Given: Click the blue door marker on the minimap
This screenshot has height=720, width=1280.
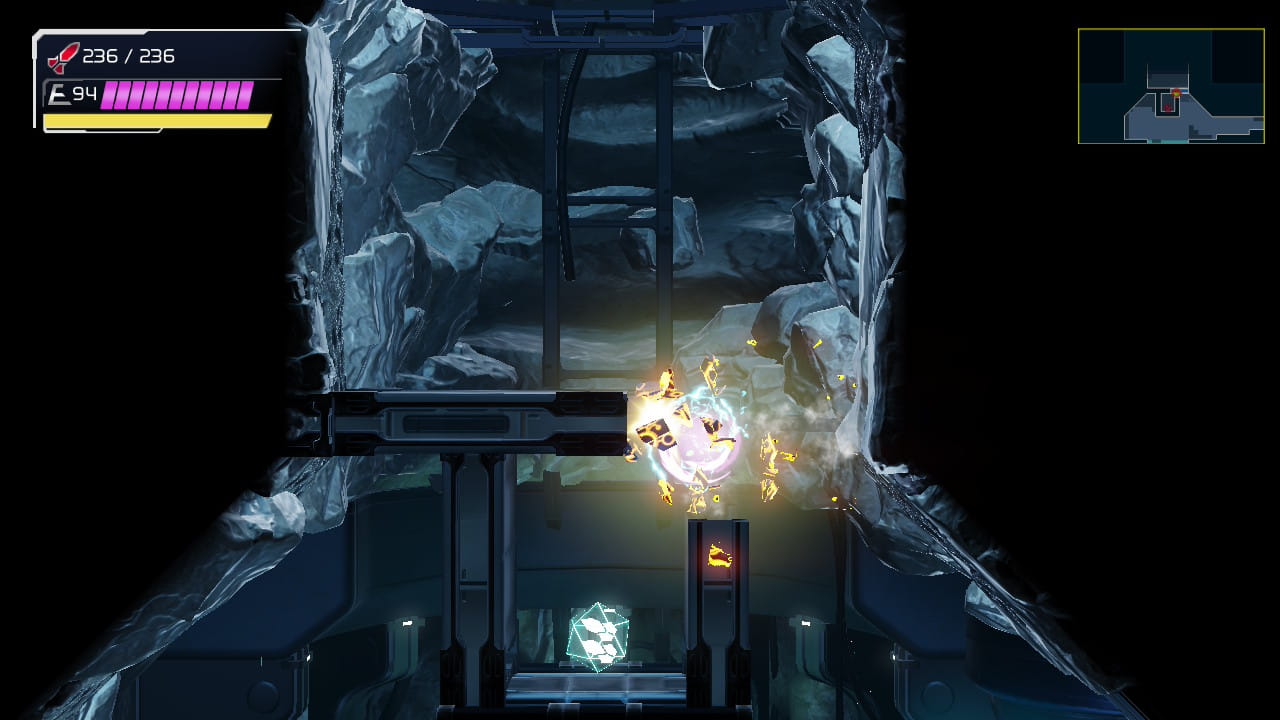Looking at the screenshot, I should (1185, 91).
